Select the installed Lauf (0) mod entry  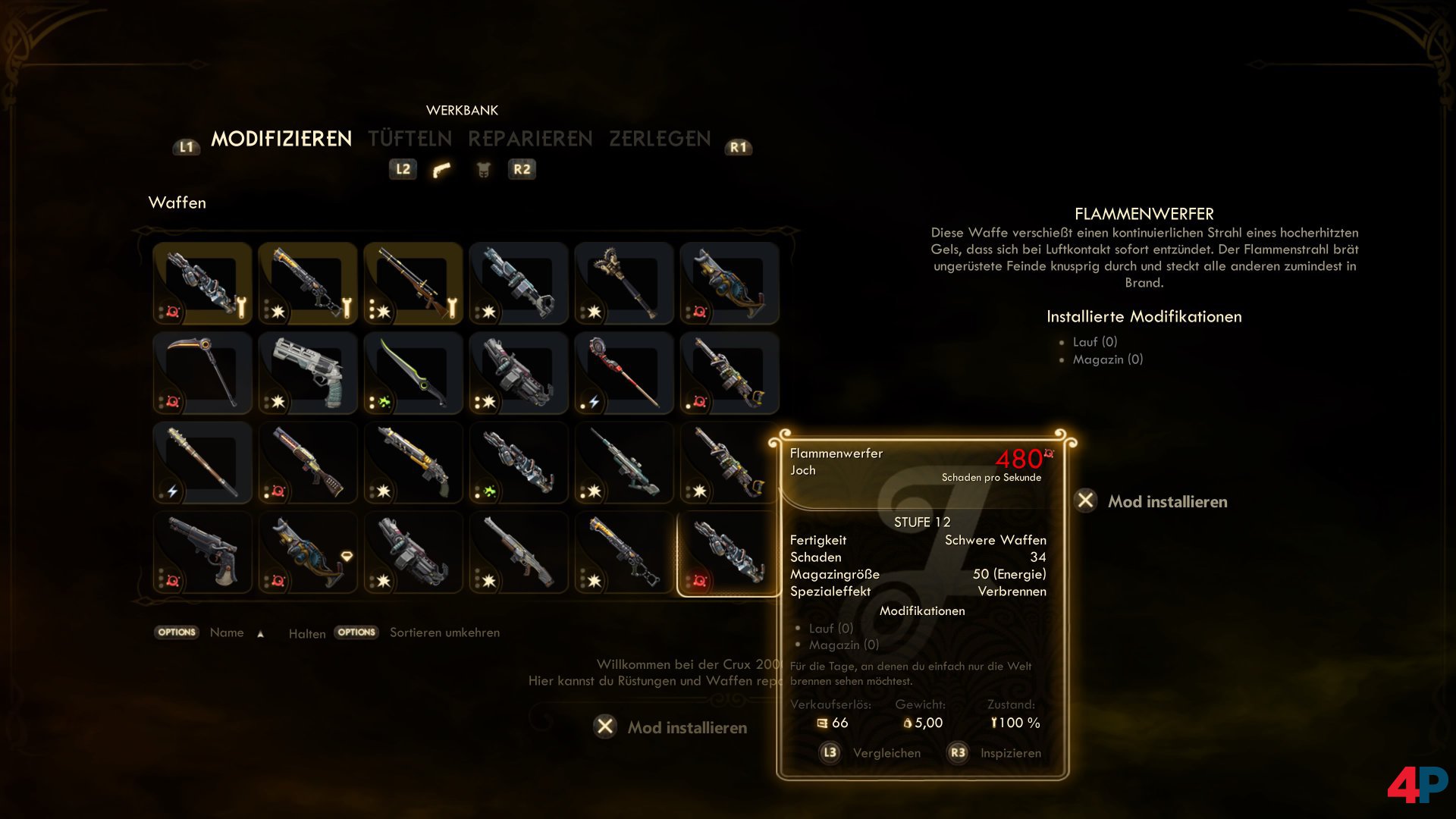[1094, 342]
